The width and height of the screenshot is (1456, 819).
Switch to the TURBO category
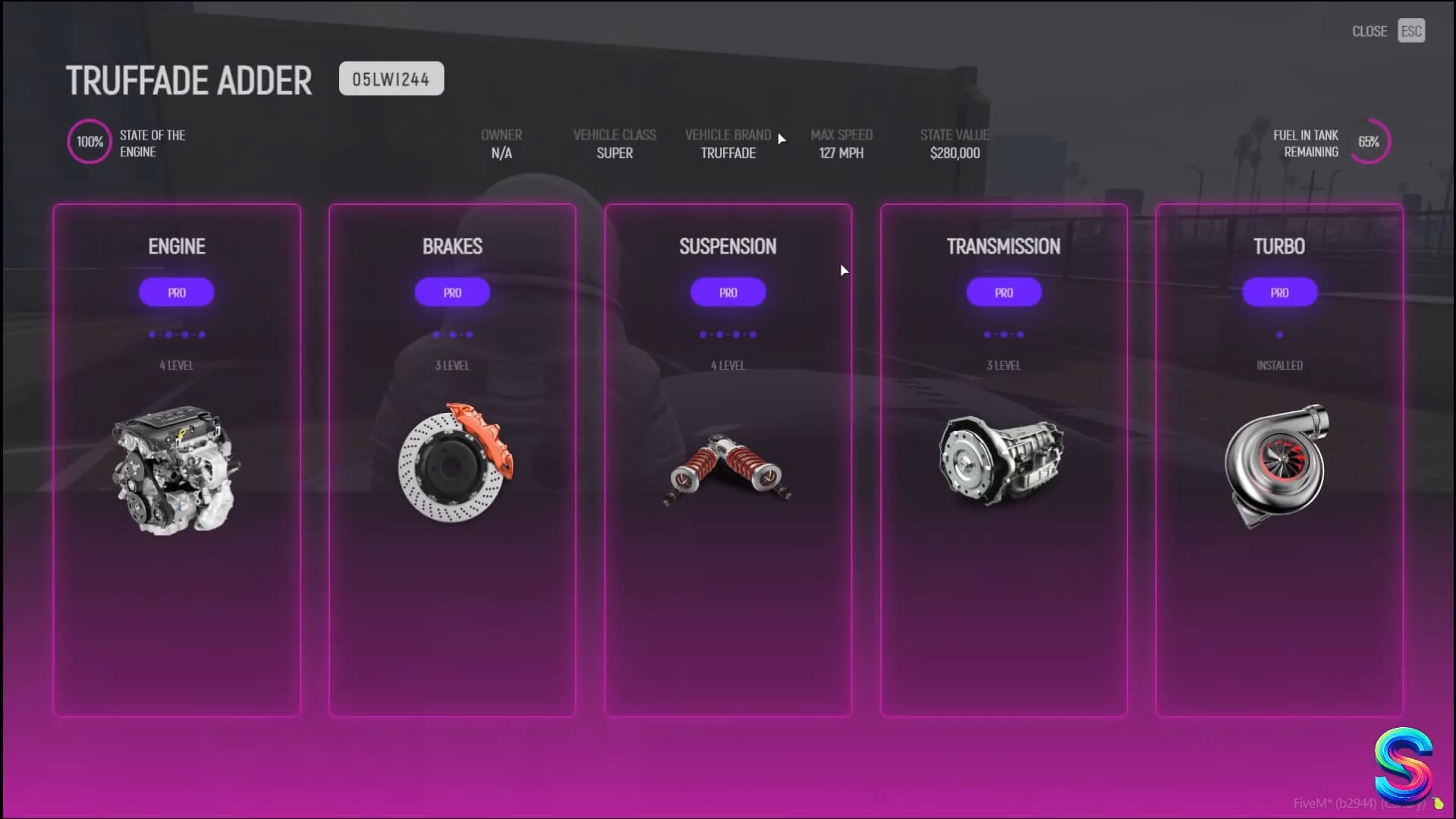pos(1278,246)
